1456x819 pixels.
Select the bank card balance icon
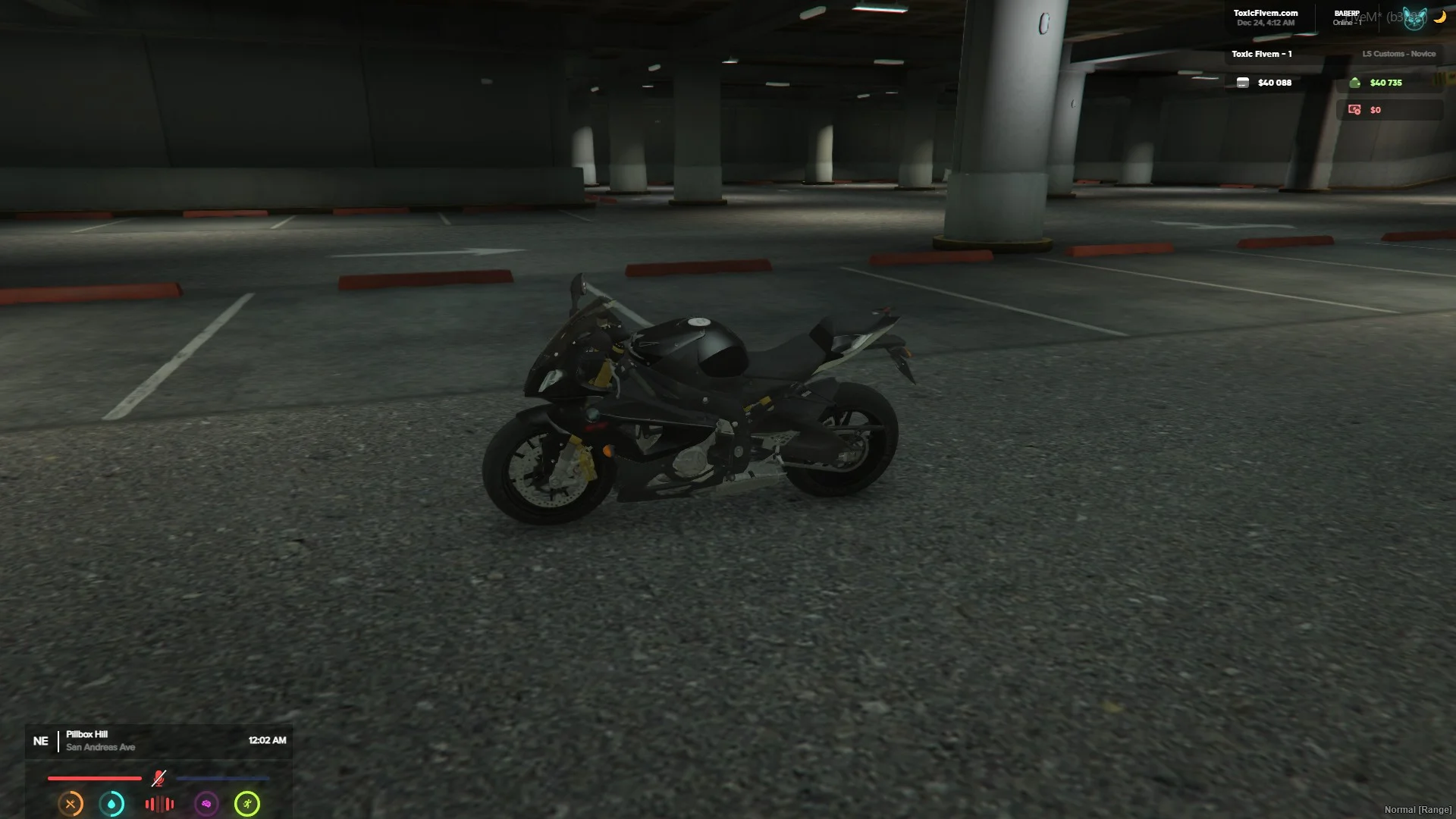pos(1243,83)
